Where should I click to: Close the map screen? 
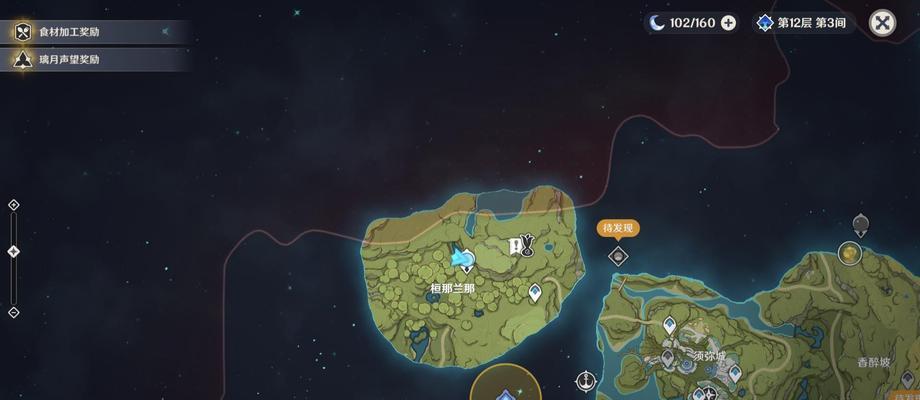click(882, 23)
